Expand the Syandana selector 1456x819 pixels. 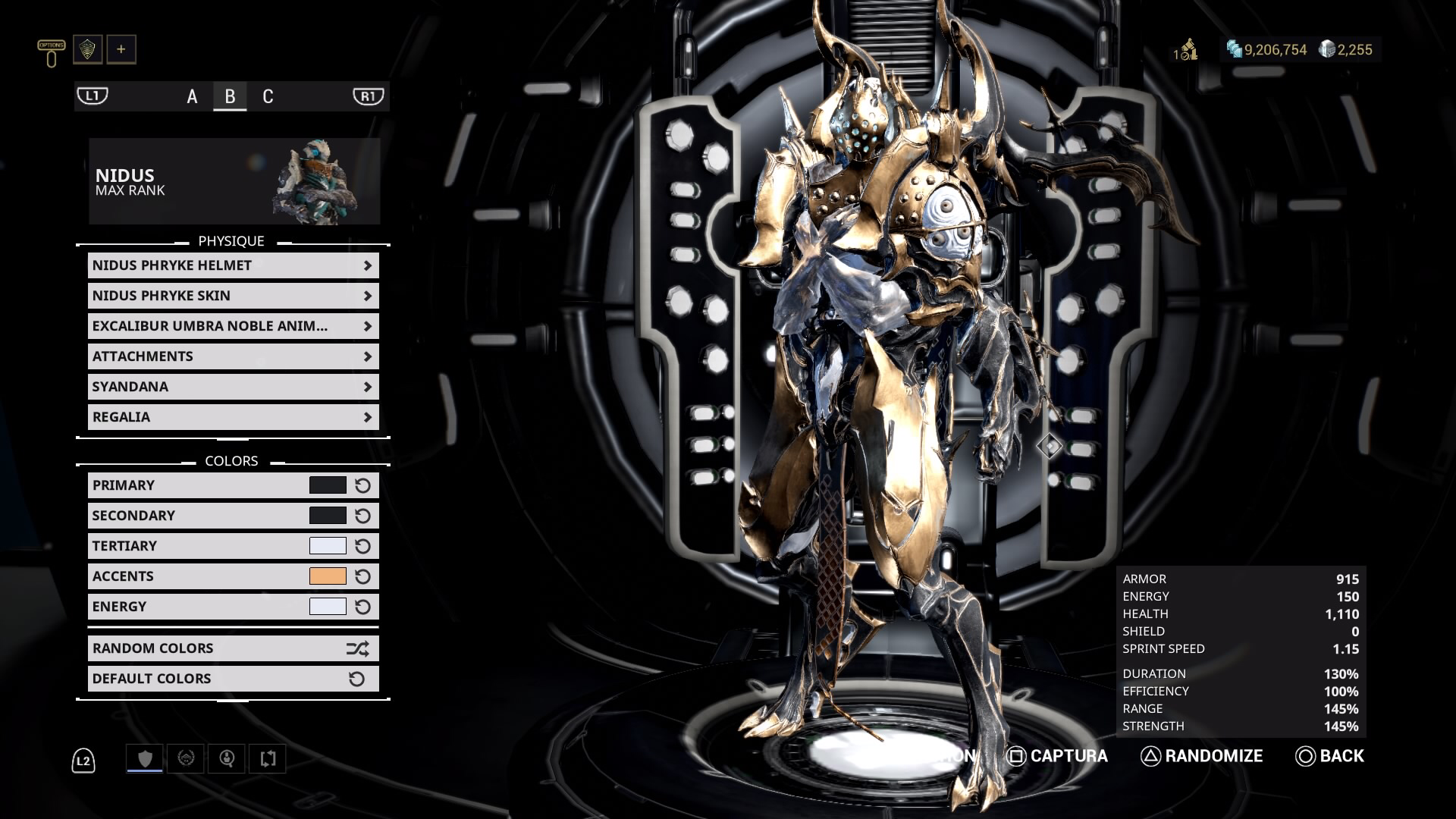pyautogui.click(x=232, y=386)
